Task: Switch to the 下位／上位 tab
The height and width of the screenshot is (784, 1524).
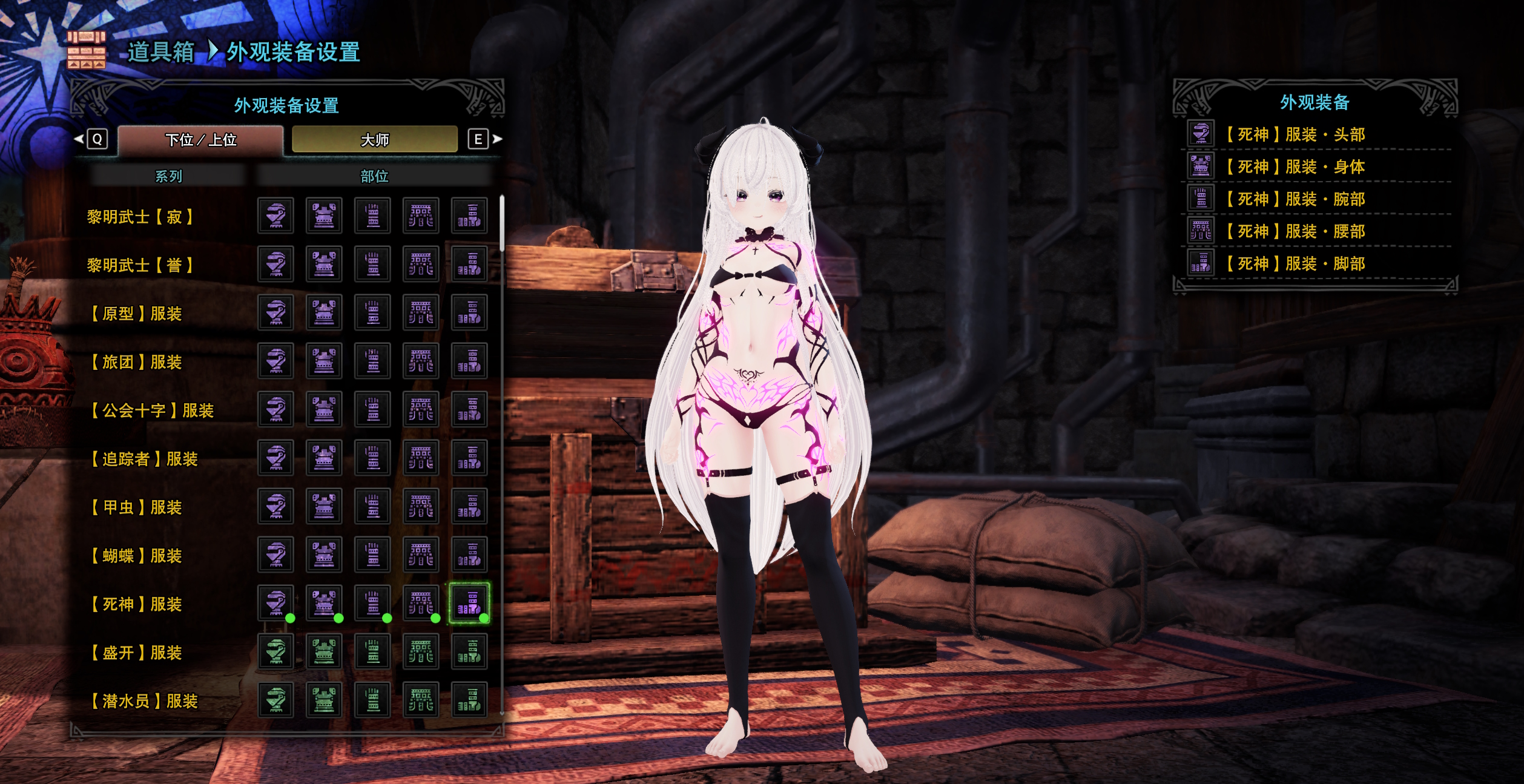Action: coord(200,140)
